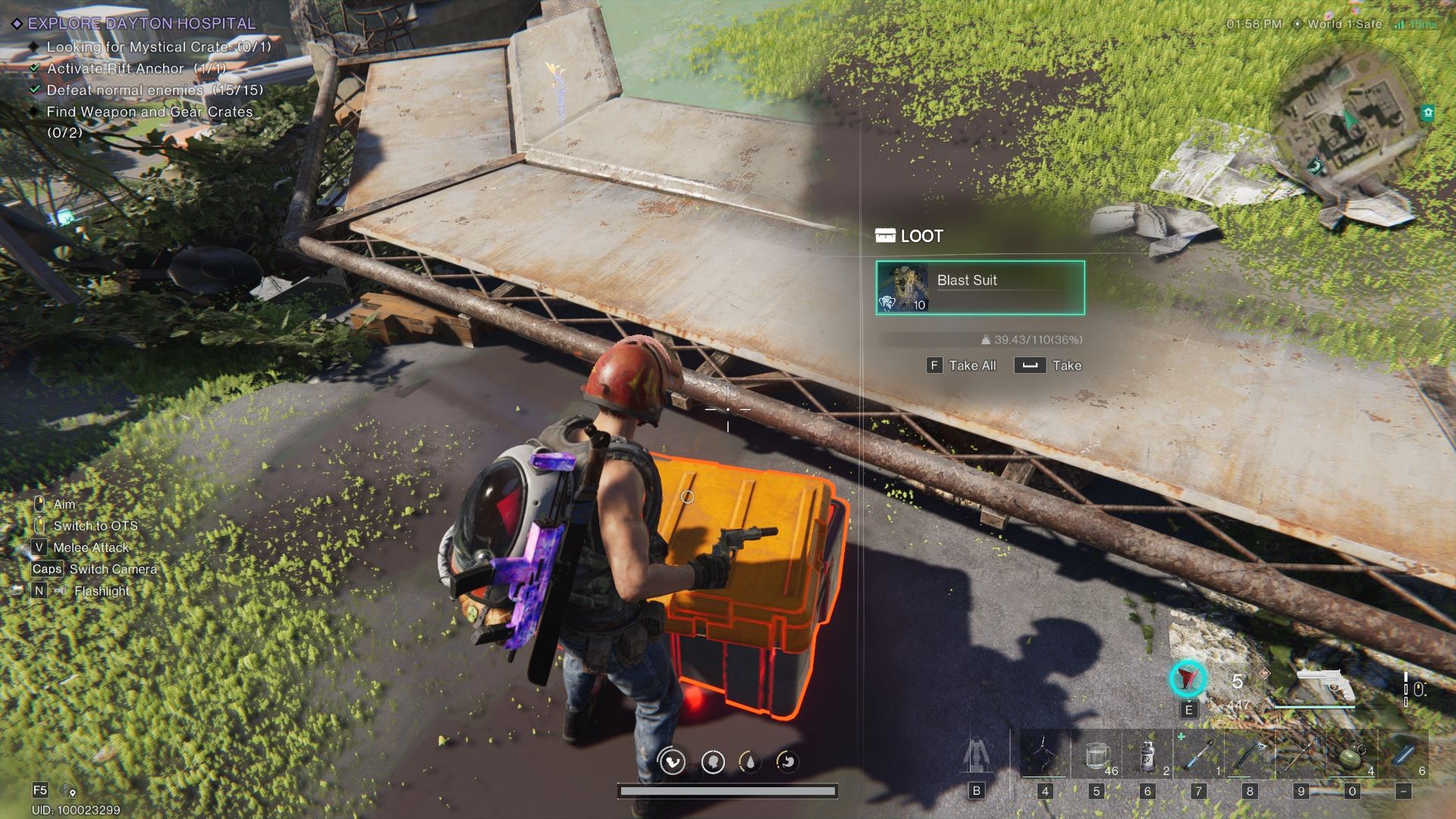Click the Take All loot button
This screenshot has height=819, width=1456.
pyautogui.click(x=962, y=366)
